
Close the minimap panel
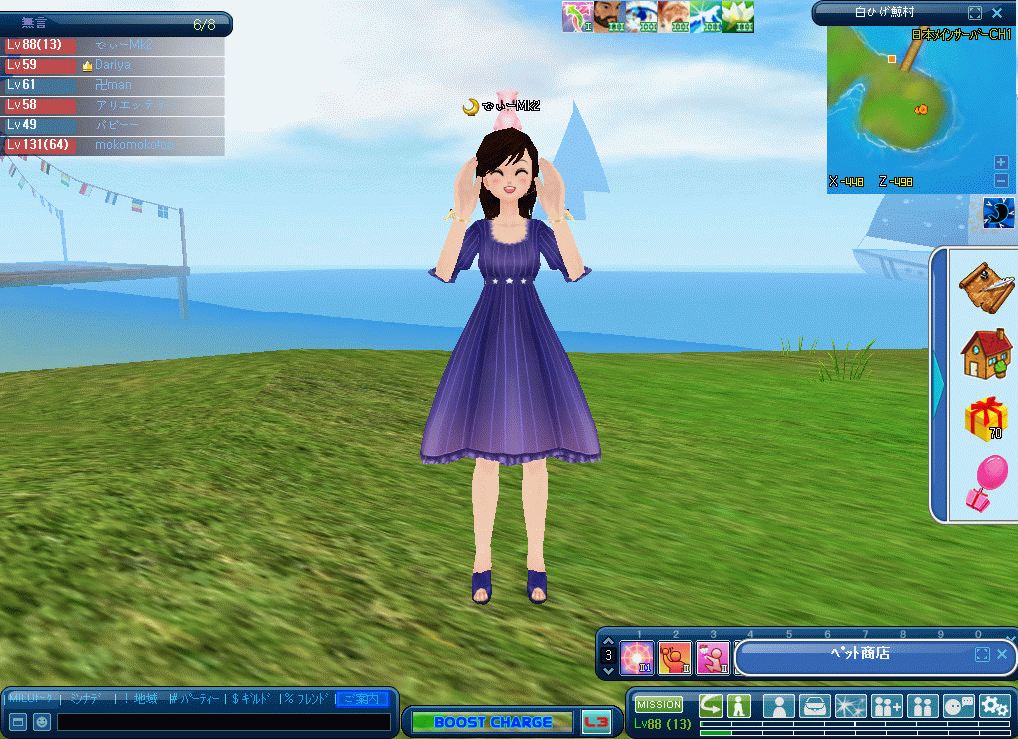(997, 13)
